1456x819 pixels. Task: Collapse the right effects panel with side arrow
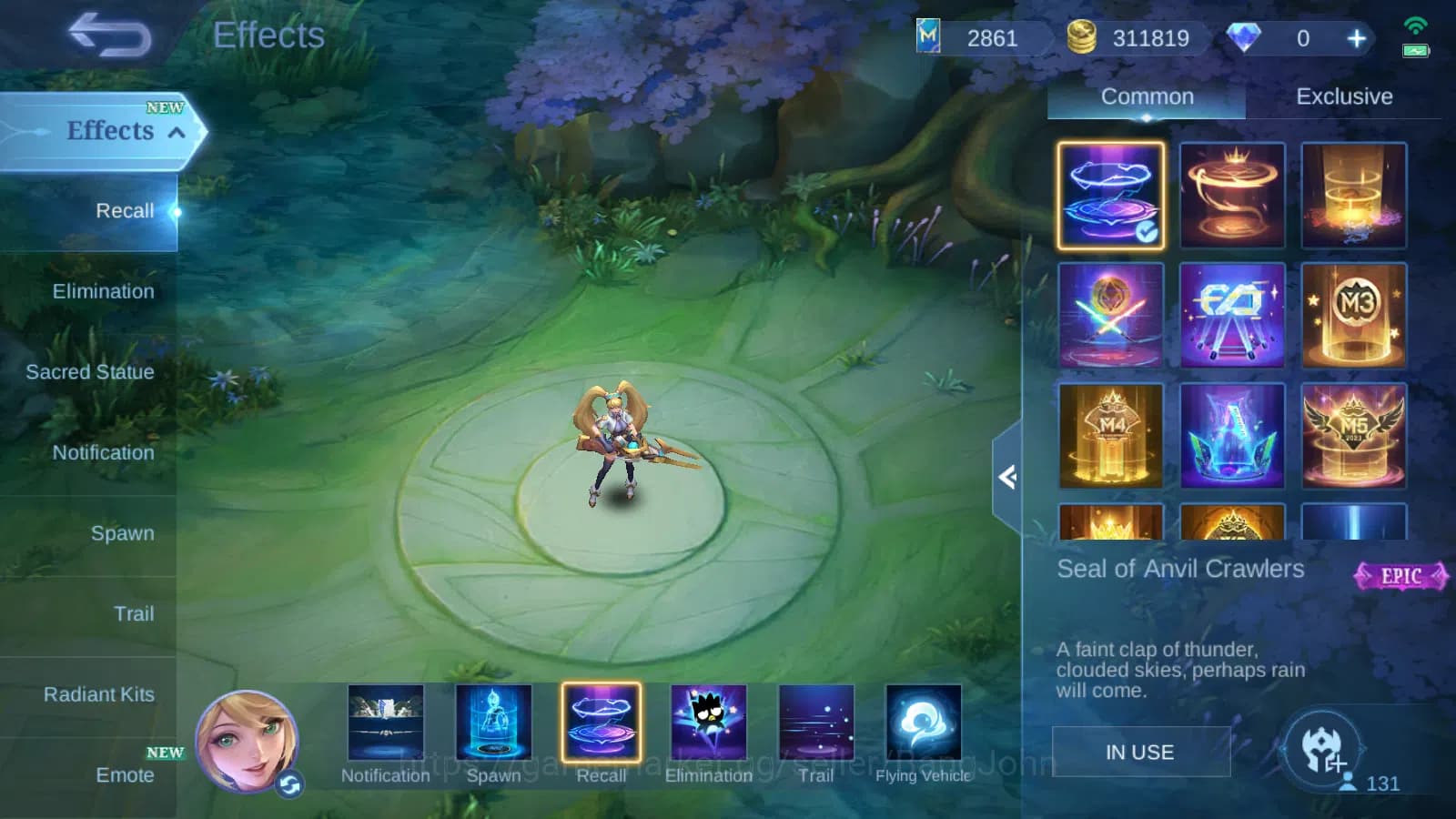1010,478
